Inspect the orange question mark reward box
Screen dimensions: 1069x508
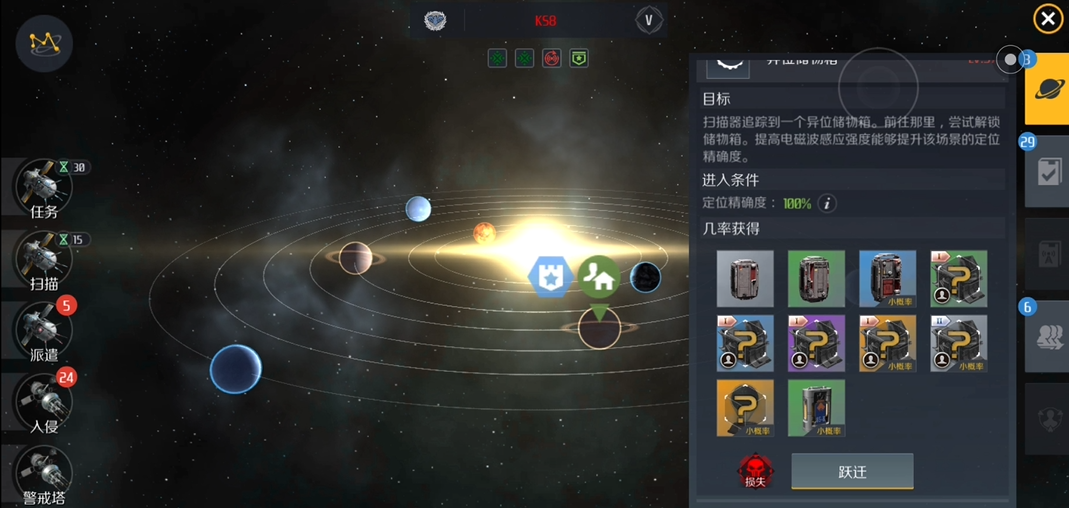click(x=745, y=407)
